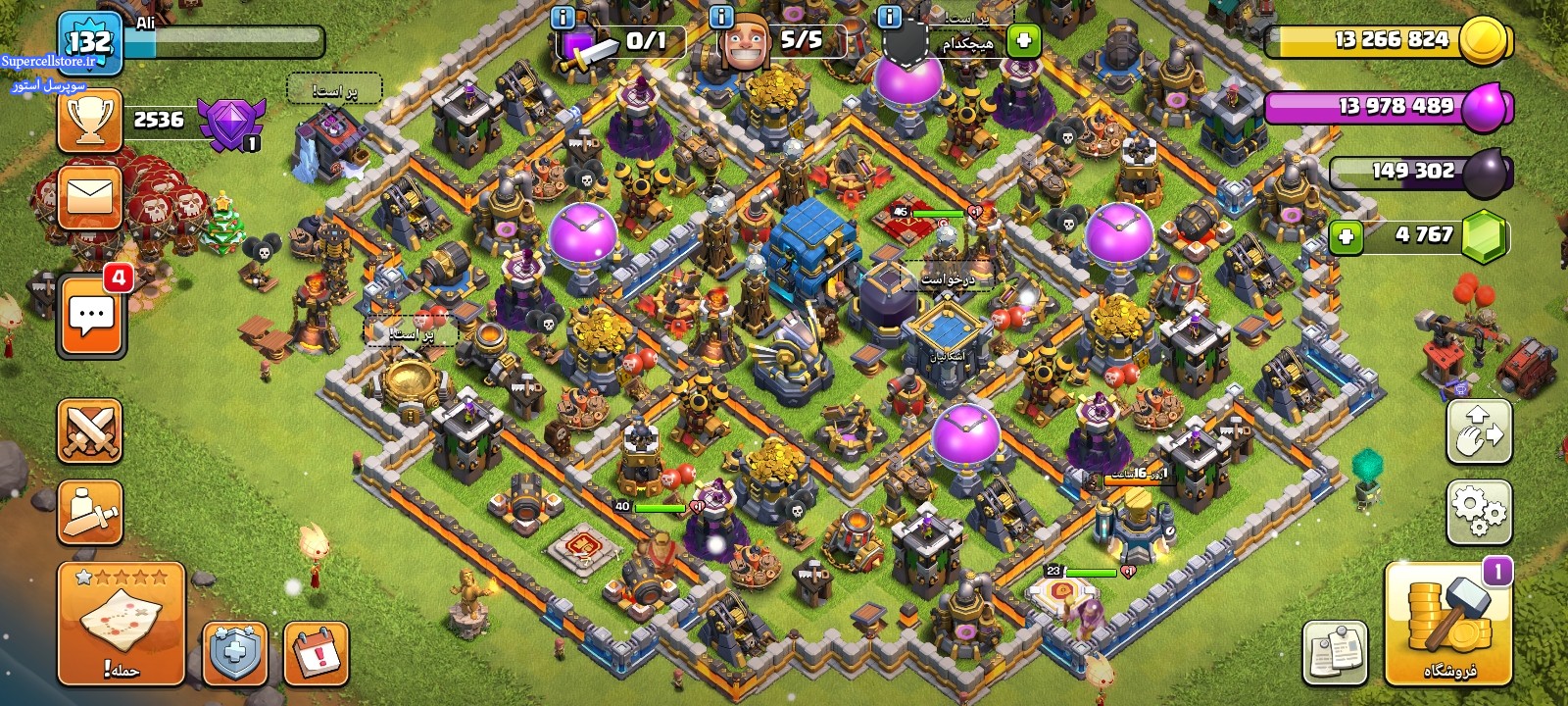Tap the elixir drop resource counter

coord(1390,107)
